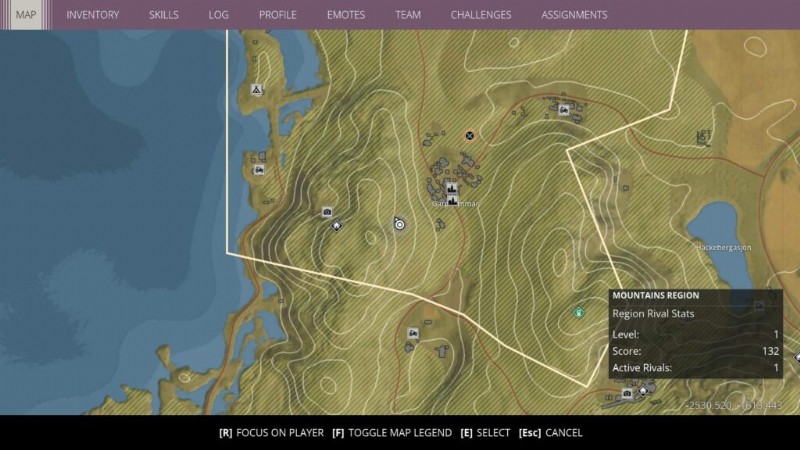Select the circular player position marker
This screenshot has width=800, height=450.
coord(400,225)
